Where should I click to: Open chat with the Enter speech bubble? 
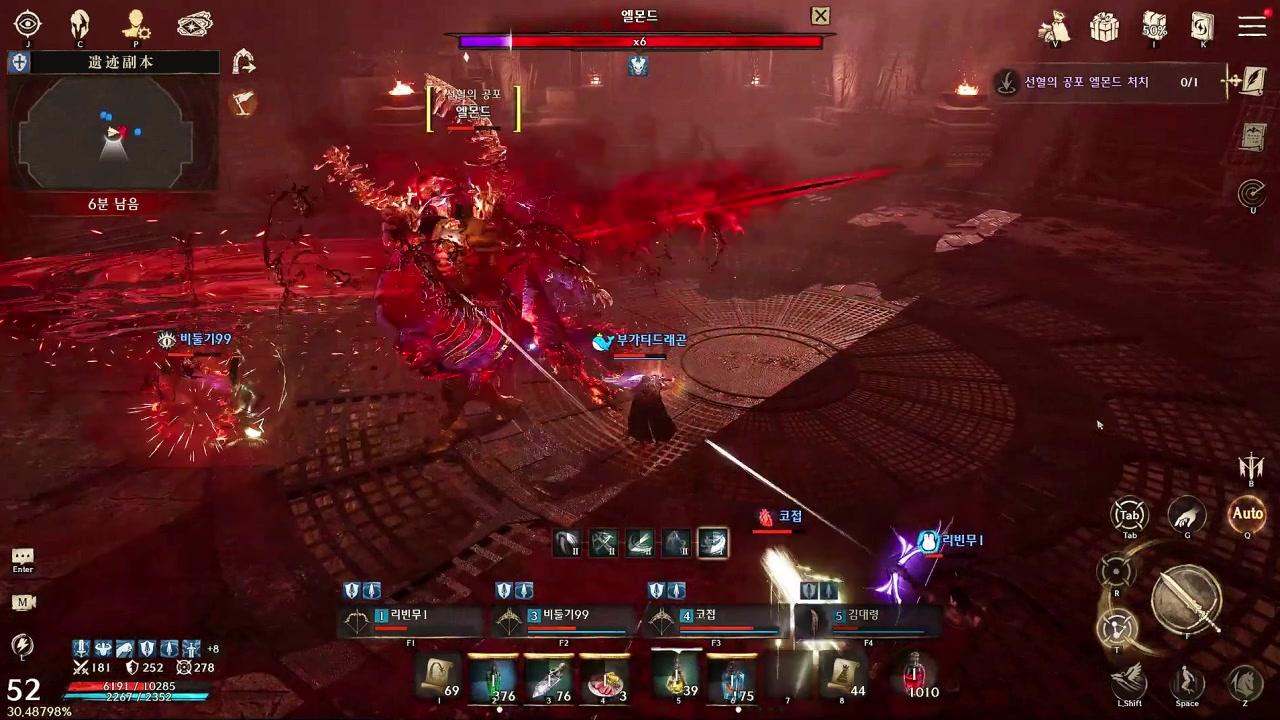pos(22,558)
